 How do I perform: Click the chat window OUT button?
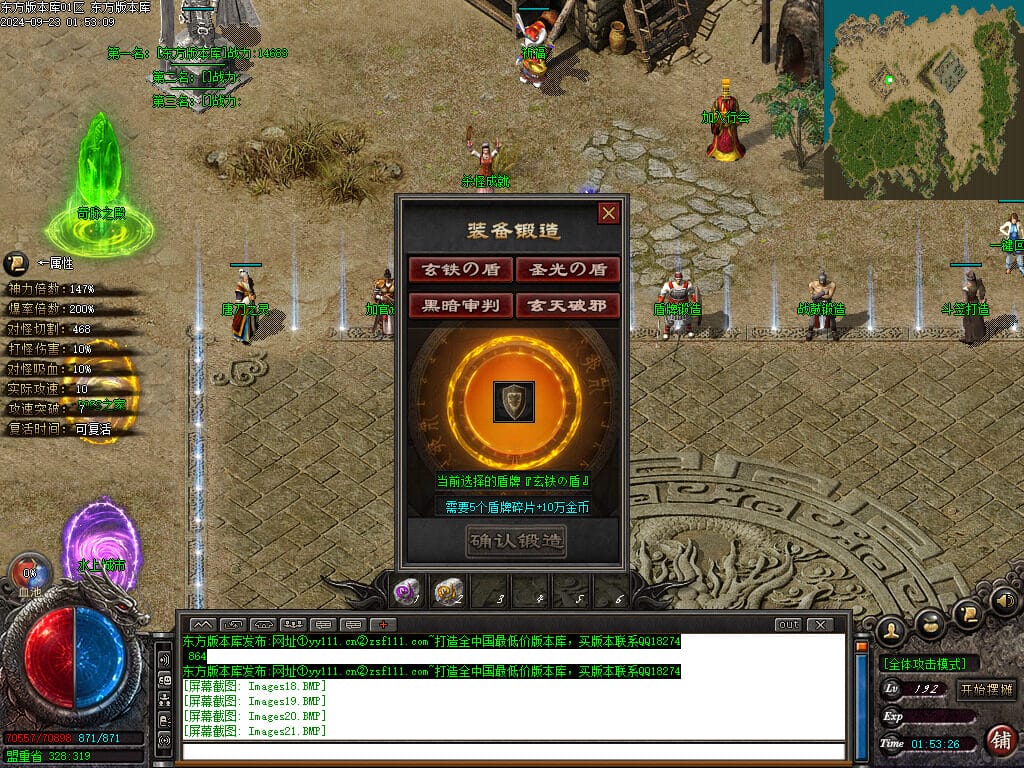tap(788, 625)
